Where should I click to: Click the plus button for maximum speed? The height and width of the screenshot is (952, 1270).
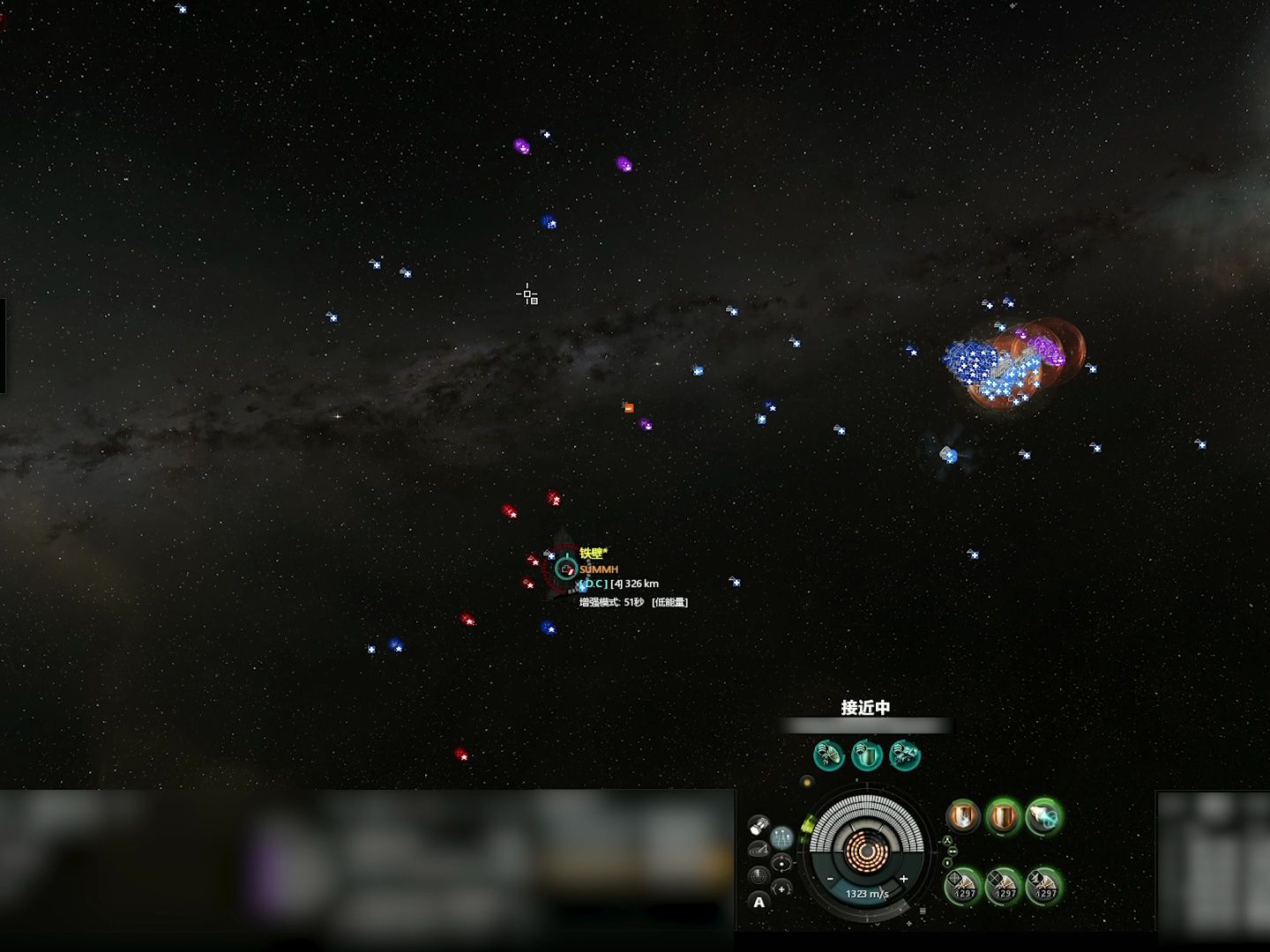pos(904,879)
